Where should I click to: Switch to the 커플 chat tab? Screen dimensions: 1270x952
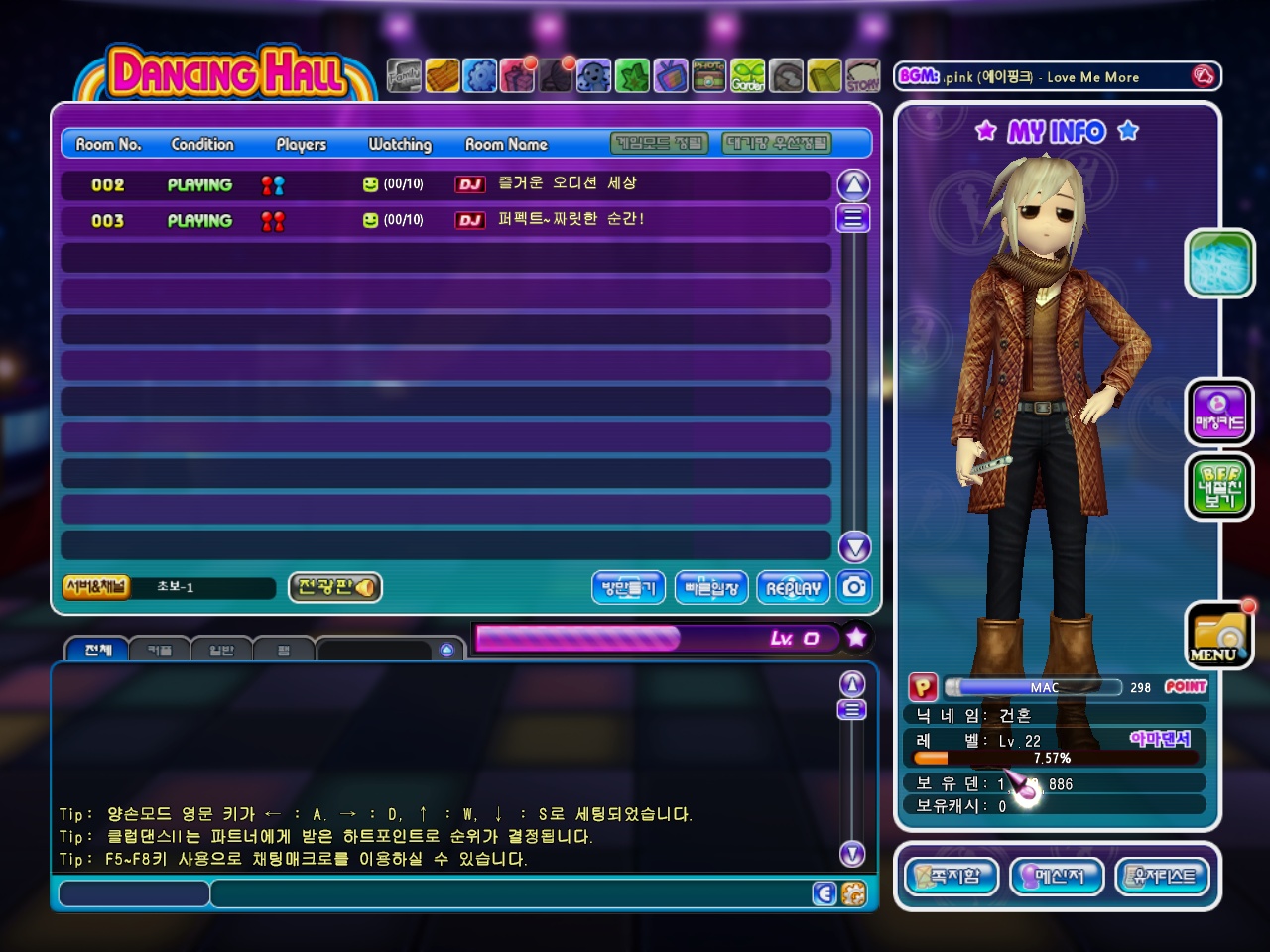tap(160, 651)
